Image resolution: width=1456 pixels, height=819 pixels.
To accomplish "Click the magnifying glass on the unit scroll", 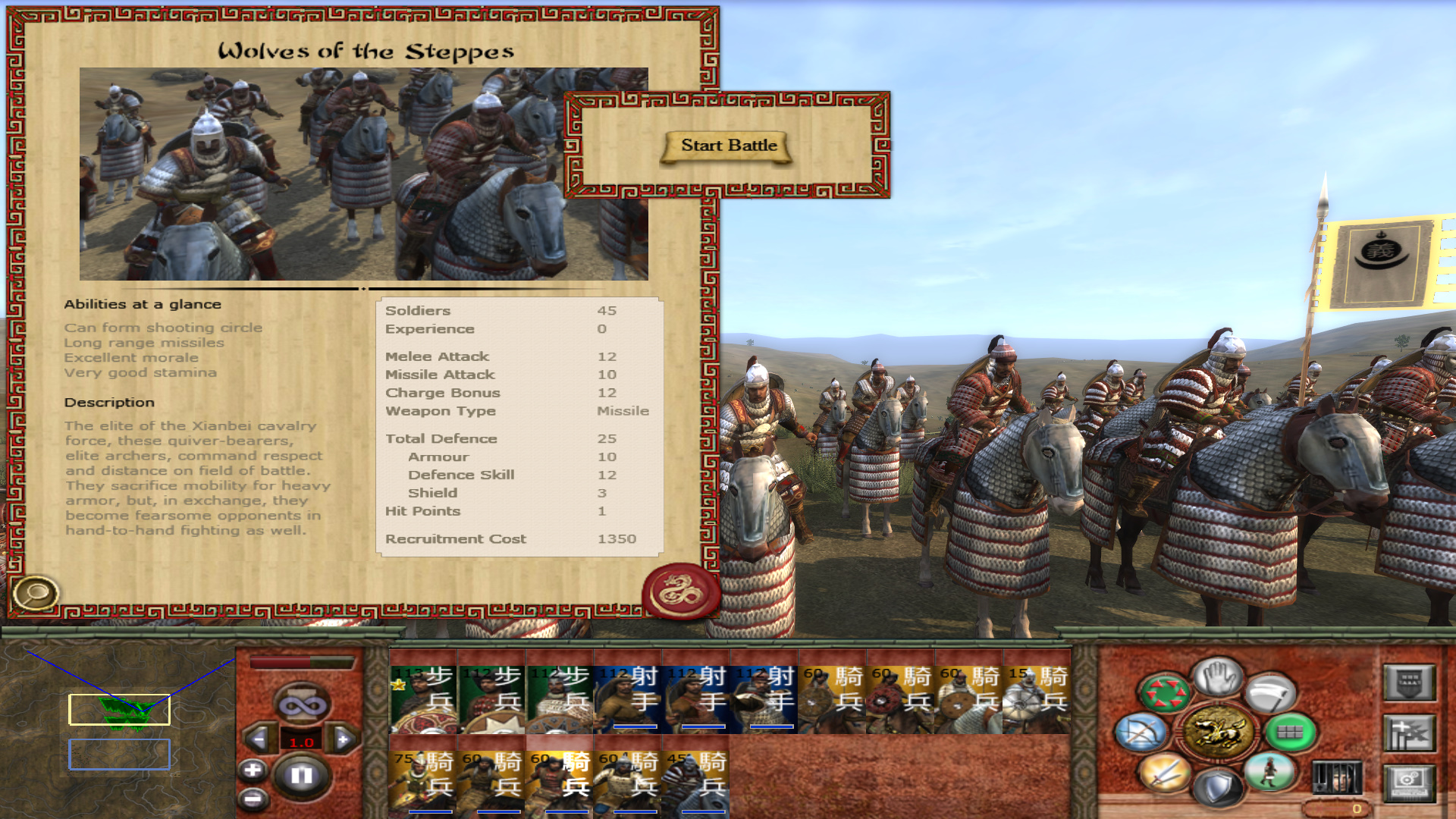I will (x=35, y=593).
